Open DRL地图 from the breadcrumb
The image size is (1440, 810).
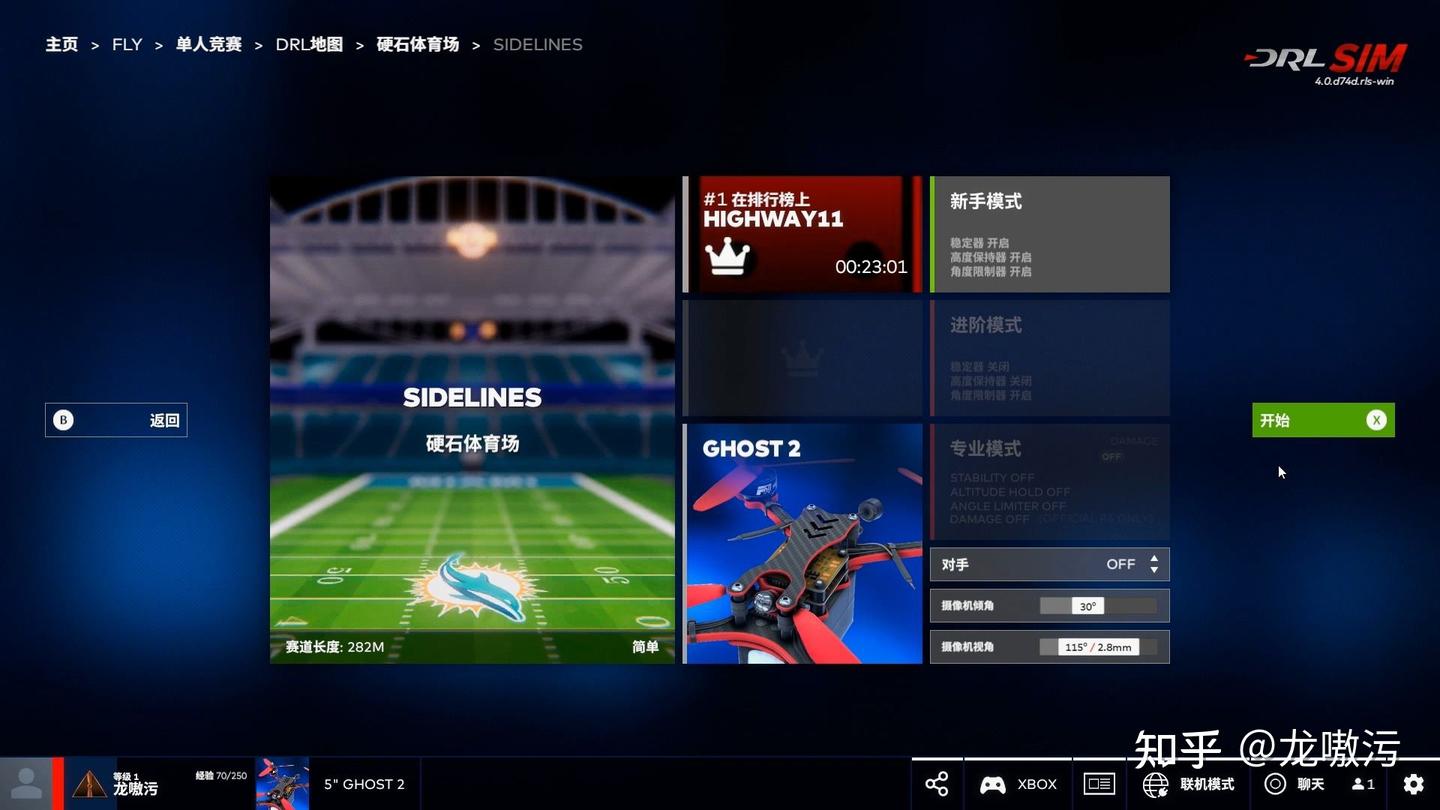pyautogui.click(x=309, y=44)
